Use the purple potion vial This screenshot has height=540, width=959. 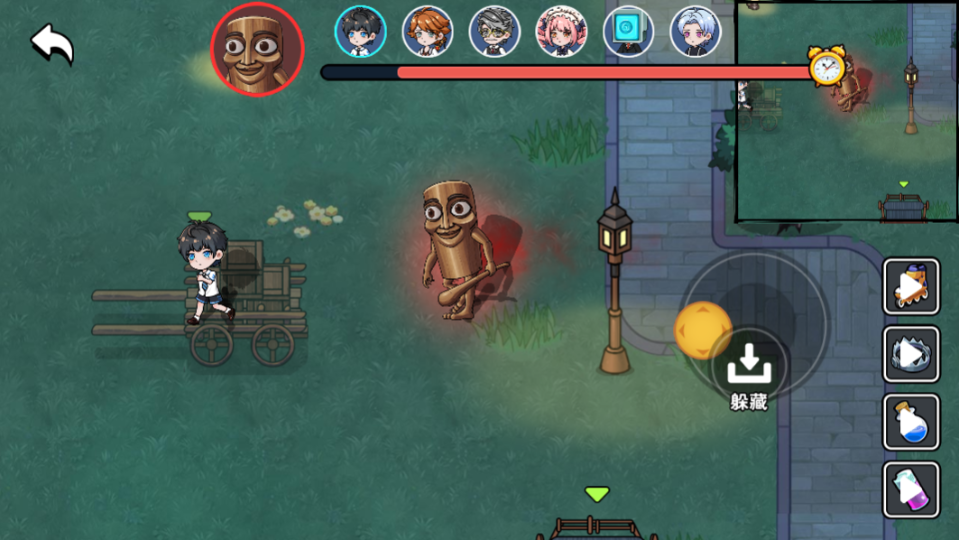[x=911, y=490]
